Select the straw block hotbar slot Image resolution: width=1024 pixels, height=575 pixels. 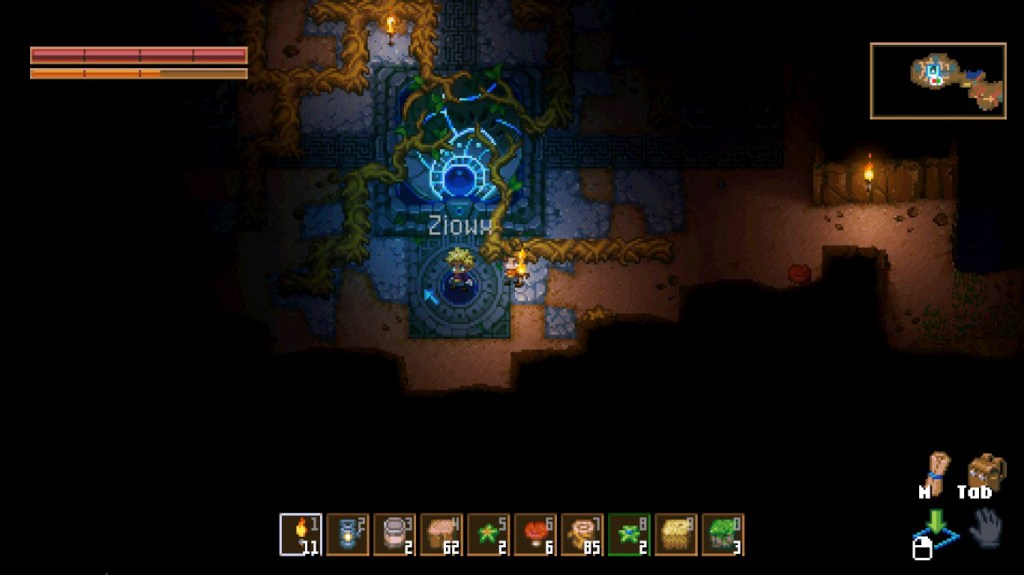click(676, 534)
